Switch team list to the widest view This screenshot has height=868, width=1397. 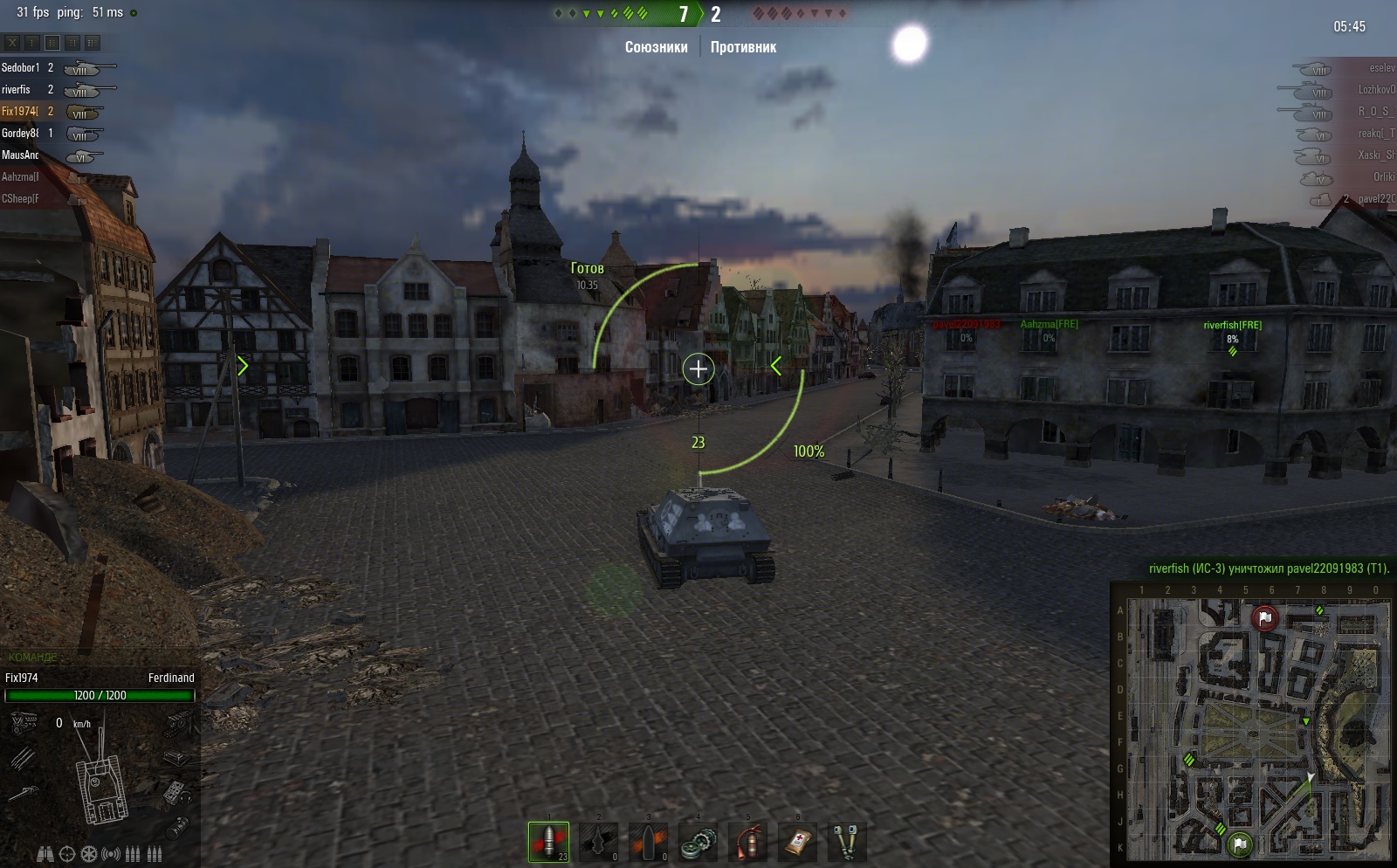93,42
